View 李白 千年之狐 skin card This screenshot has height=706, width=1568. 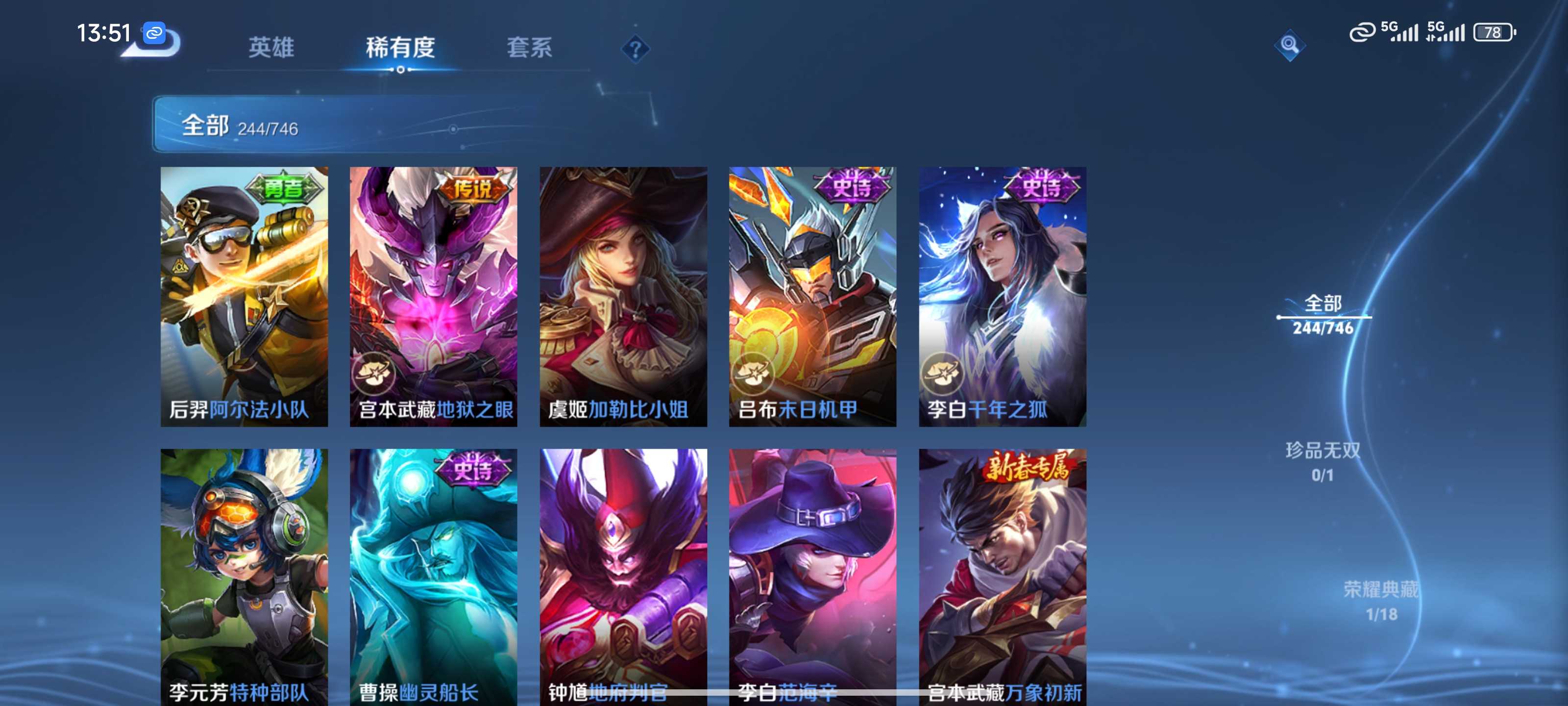[1003, 296]
